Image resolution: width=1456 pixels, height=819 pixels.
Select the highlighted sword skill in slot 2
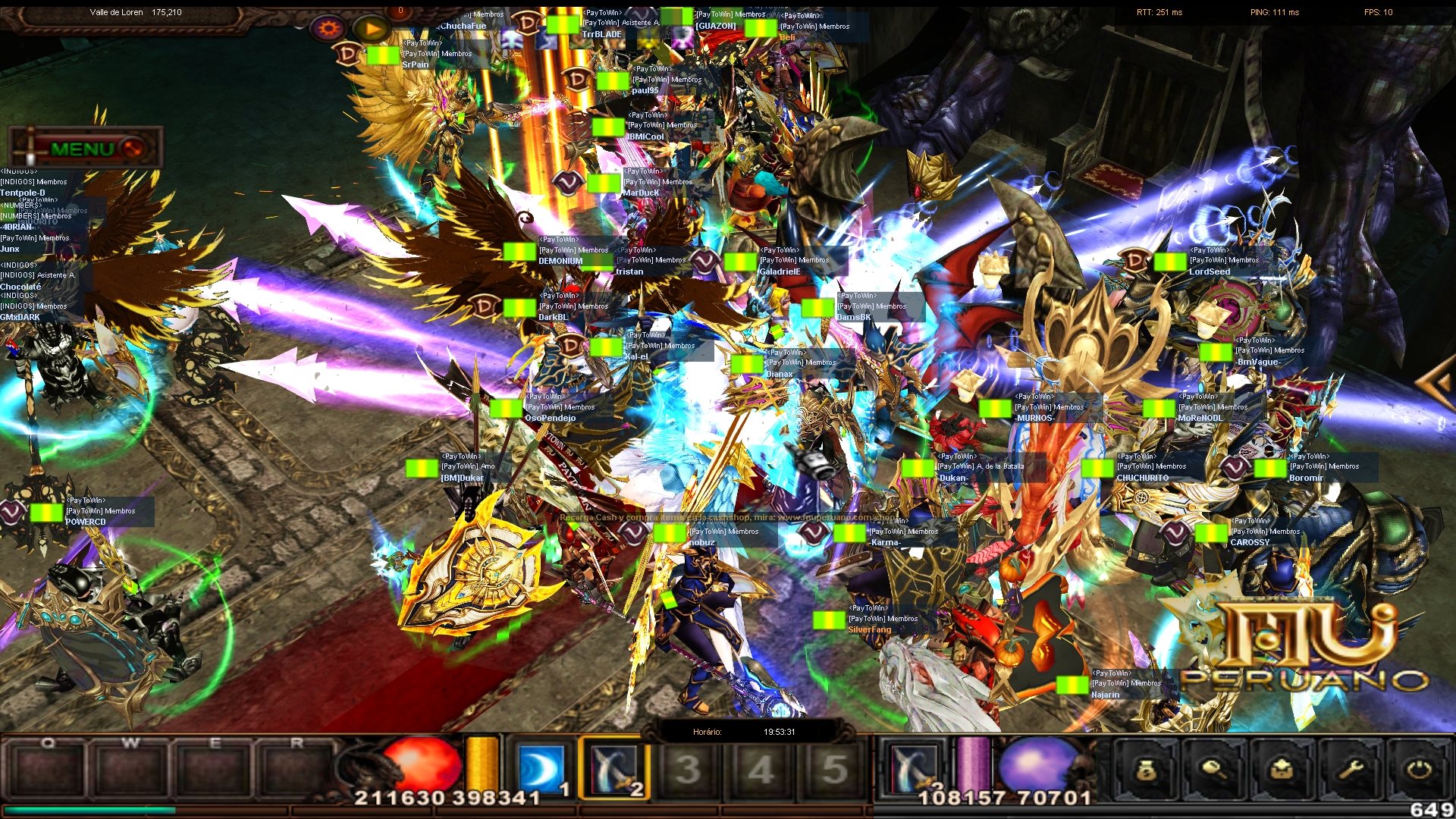(614, 769)
